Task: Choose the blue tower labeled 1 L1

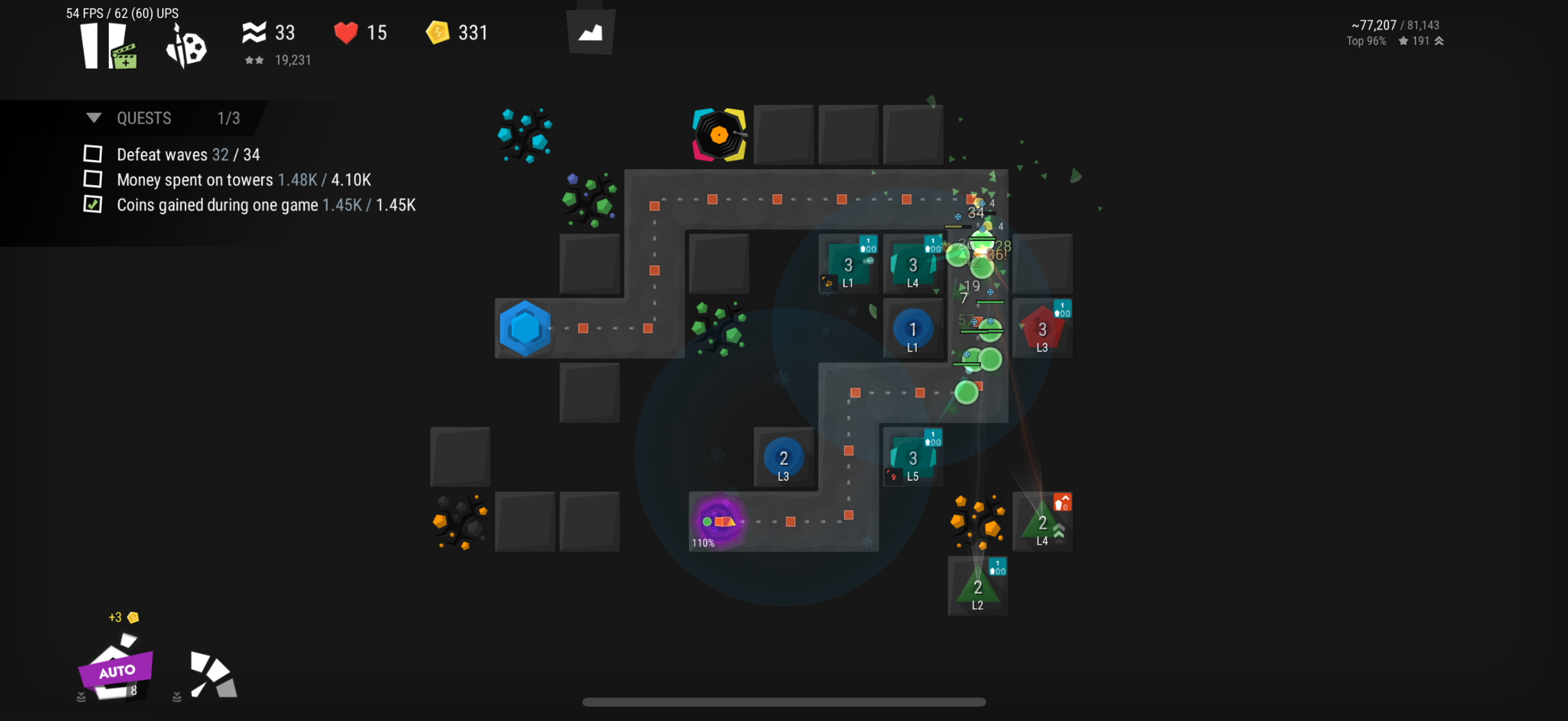Action: point(913,330)
